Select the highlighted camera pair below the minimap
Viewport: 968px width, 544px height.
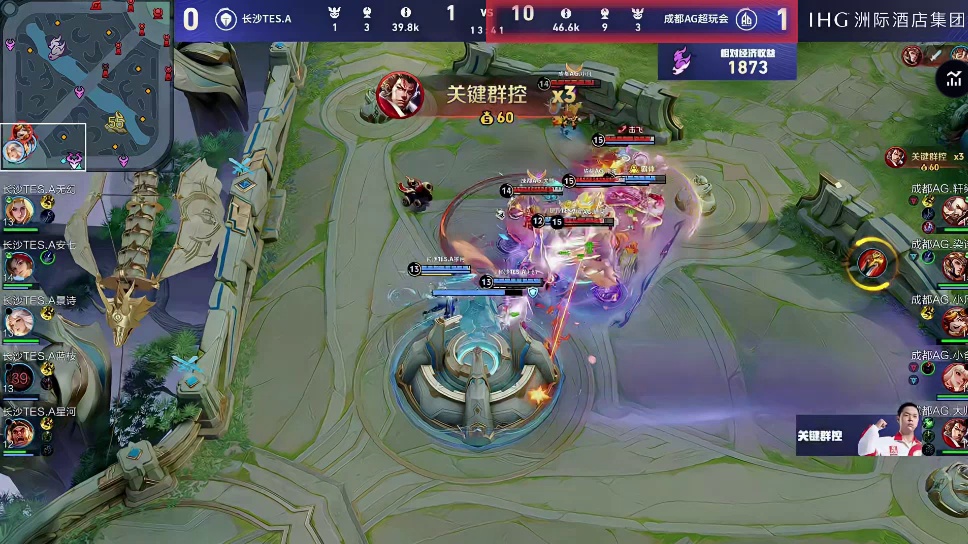pos(44,147)
